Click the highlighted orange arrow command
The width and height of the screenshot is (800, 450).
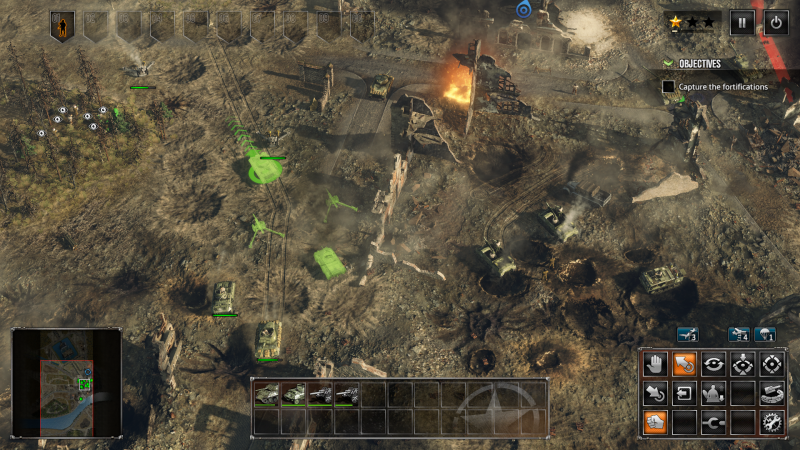(683, 364)
